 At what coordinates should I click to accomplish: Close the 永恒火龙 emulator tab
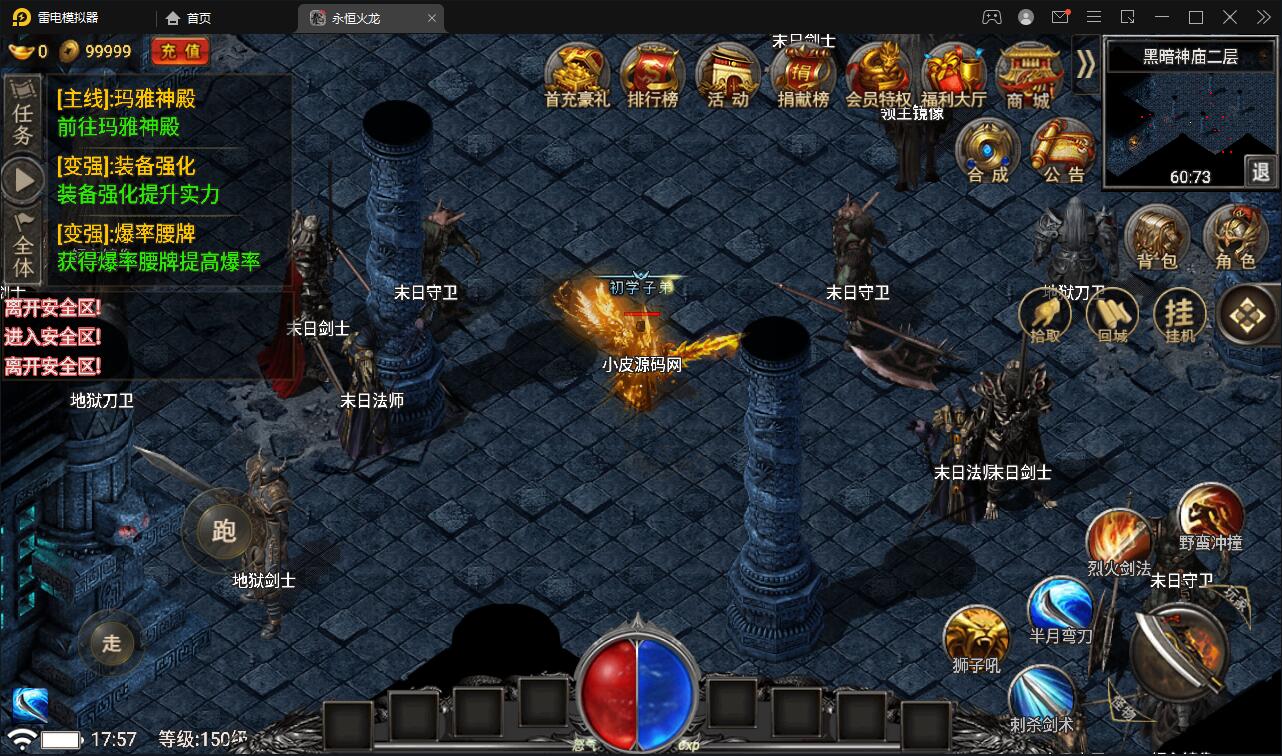[x=432, y=18]
